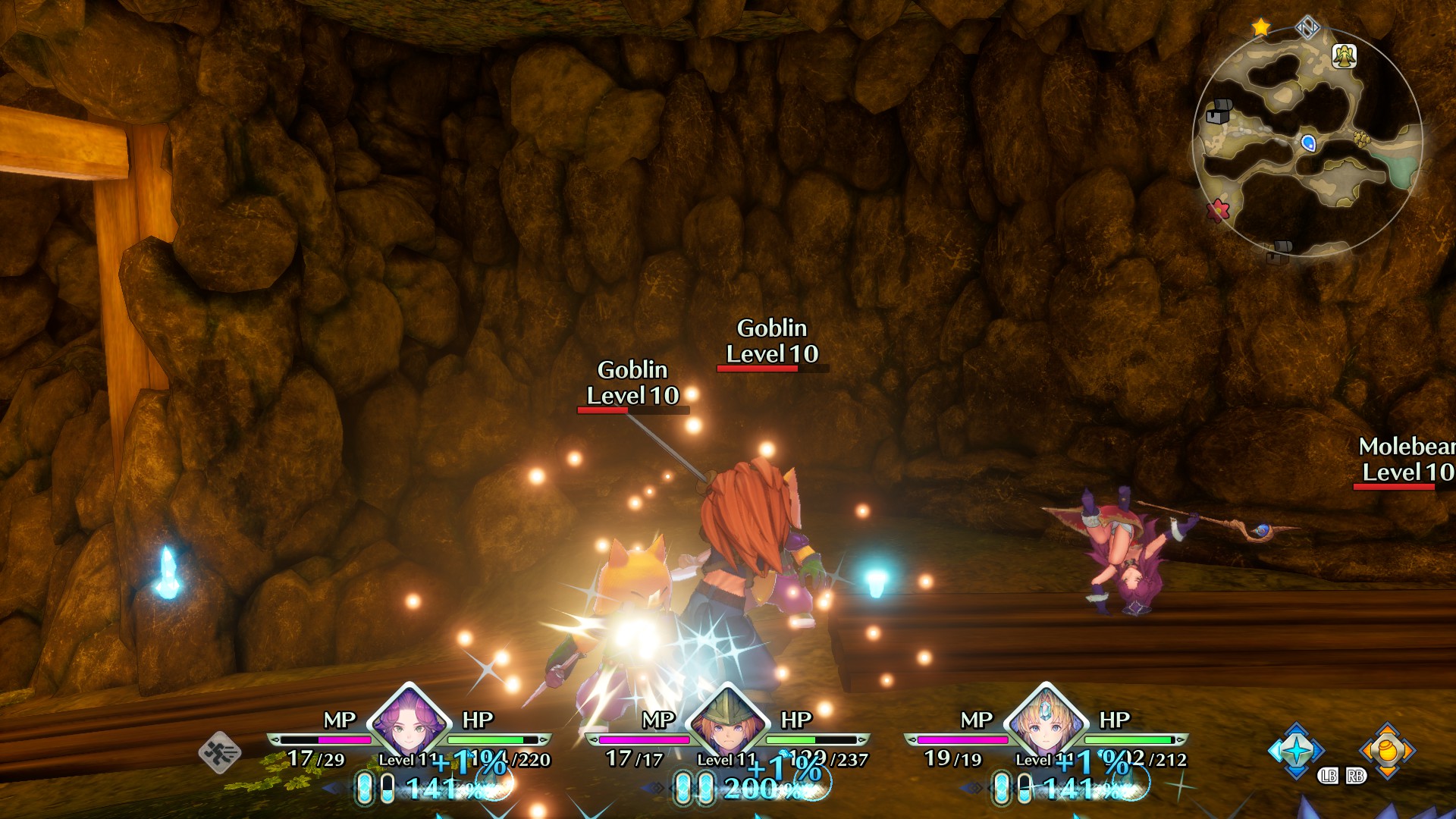Open the item pot ring menu icon

coord(1386,749)
